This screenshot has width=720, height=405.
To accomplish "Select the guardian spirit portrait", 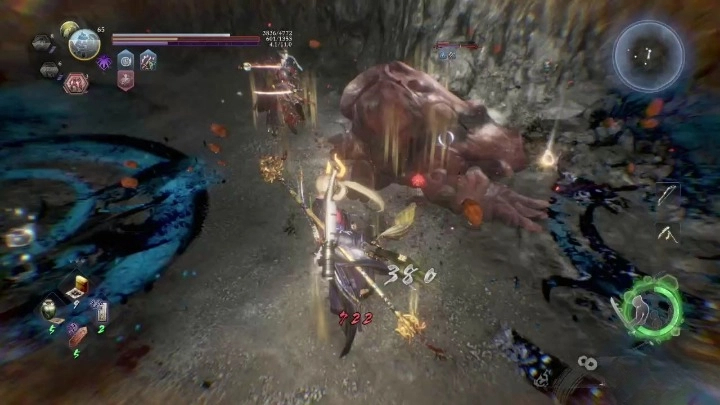I will tap(84, 44).
